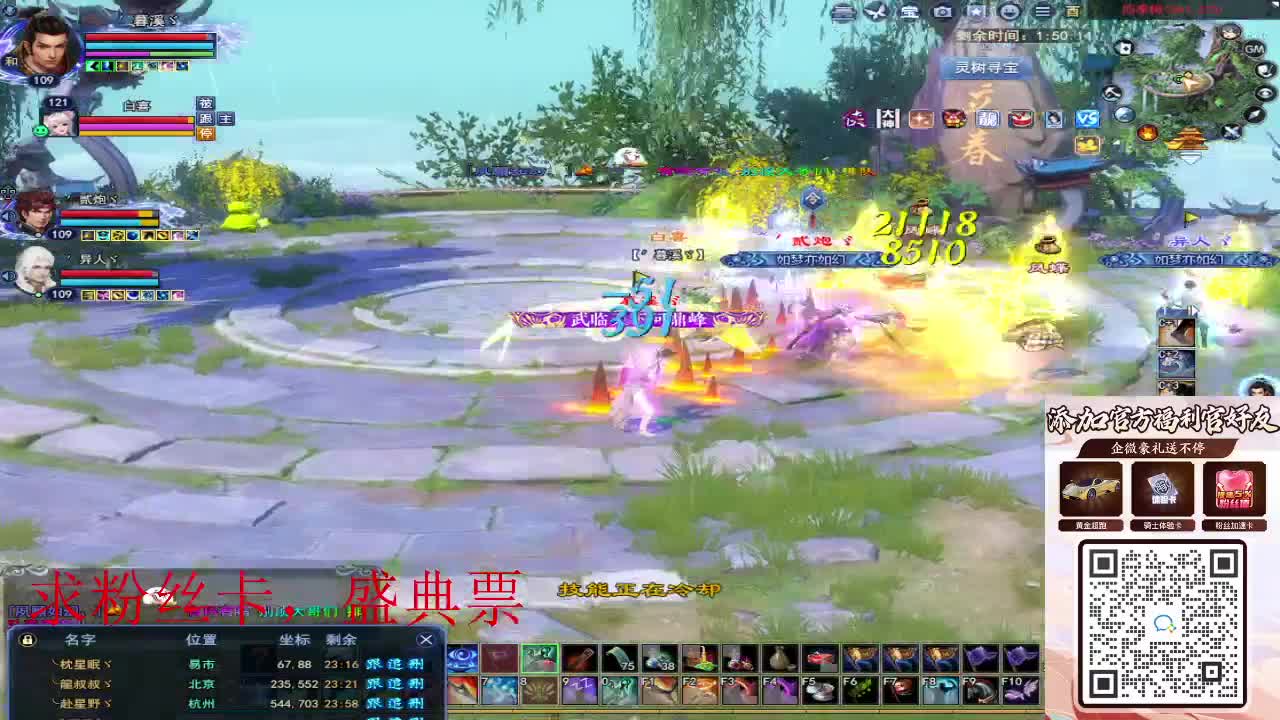Toggle the lock on the teammate list panel

coord(26,639)
